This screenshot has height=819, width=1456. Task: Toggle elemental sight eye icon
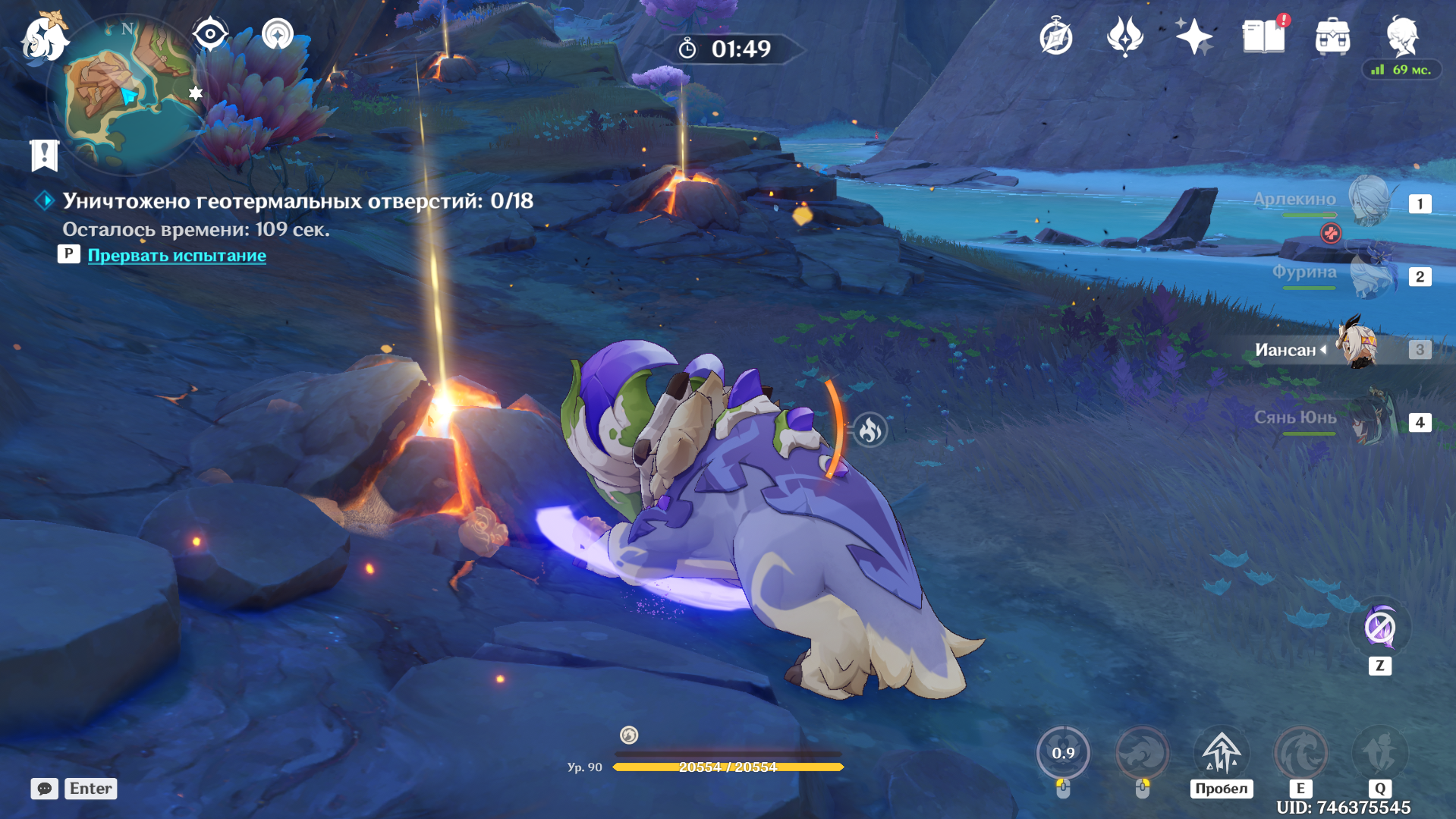210,34
